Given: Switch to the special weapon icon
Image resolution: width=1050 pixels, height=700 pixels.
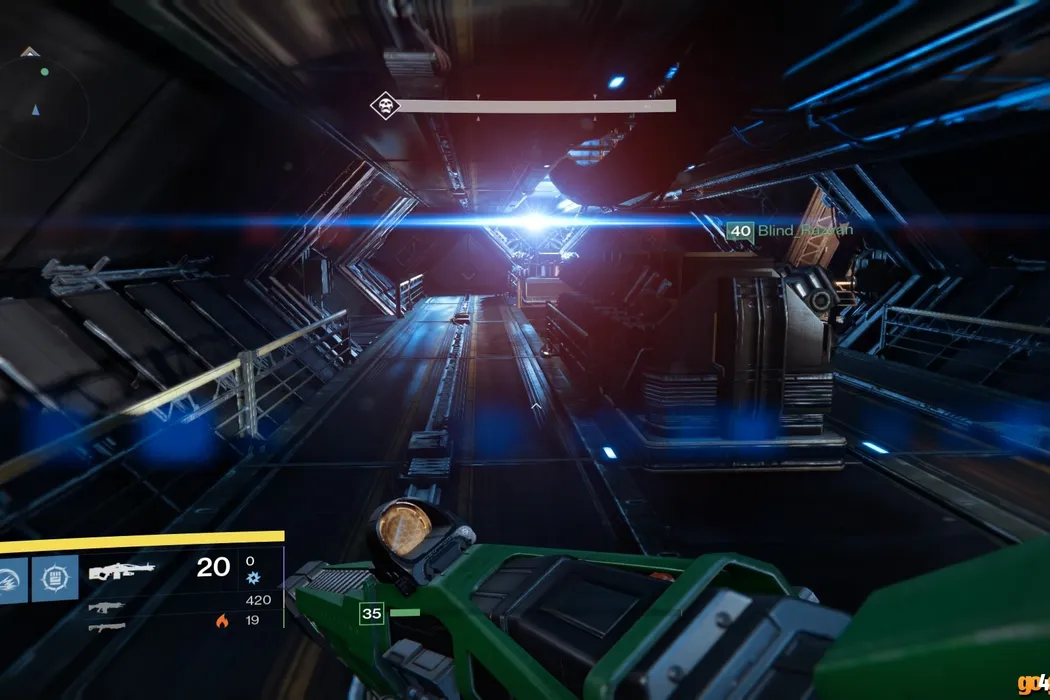Looking at the screenshot, I should pyautogui.click(x=106, y=606).
